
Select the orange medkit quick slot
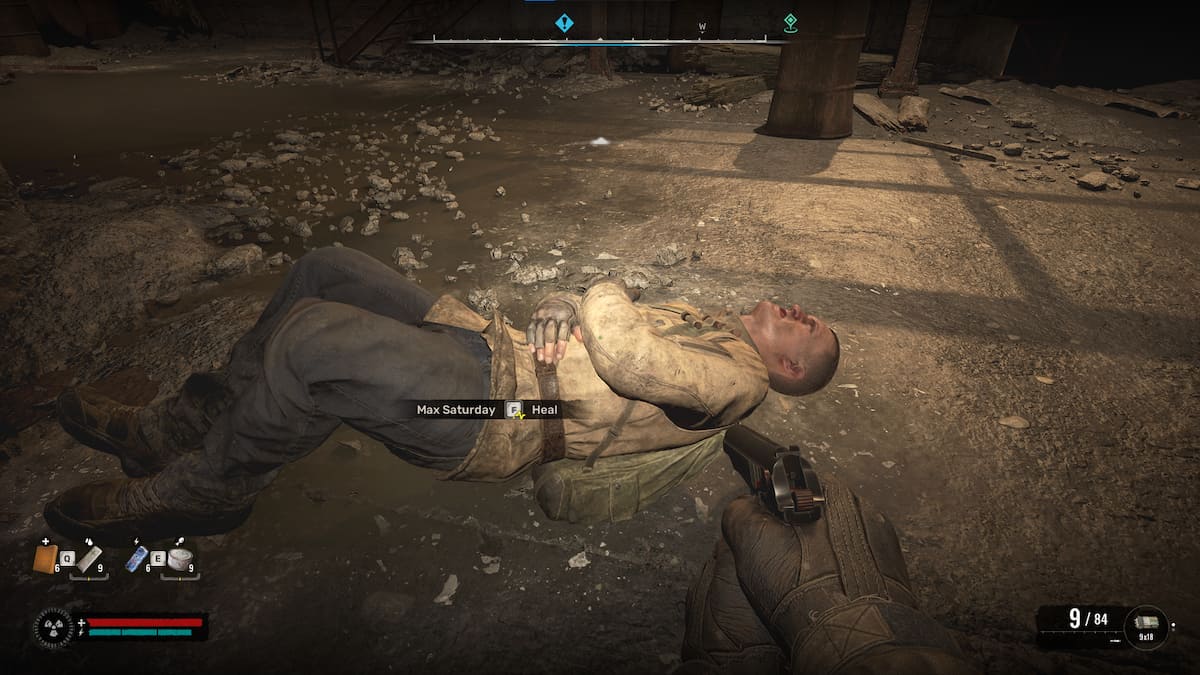(x=45, y=558)
